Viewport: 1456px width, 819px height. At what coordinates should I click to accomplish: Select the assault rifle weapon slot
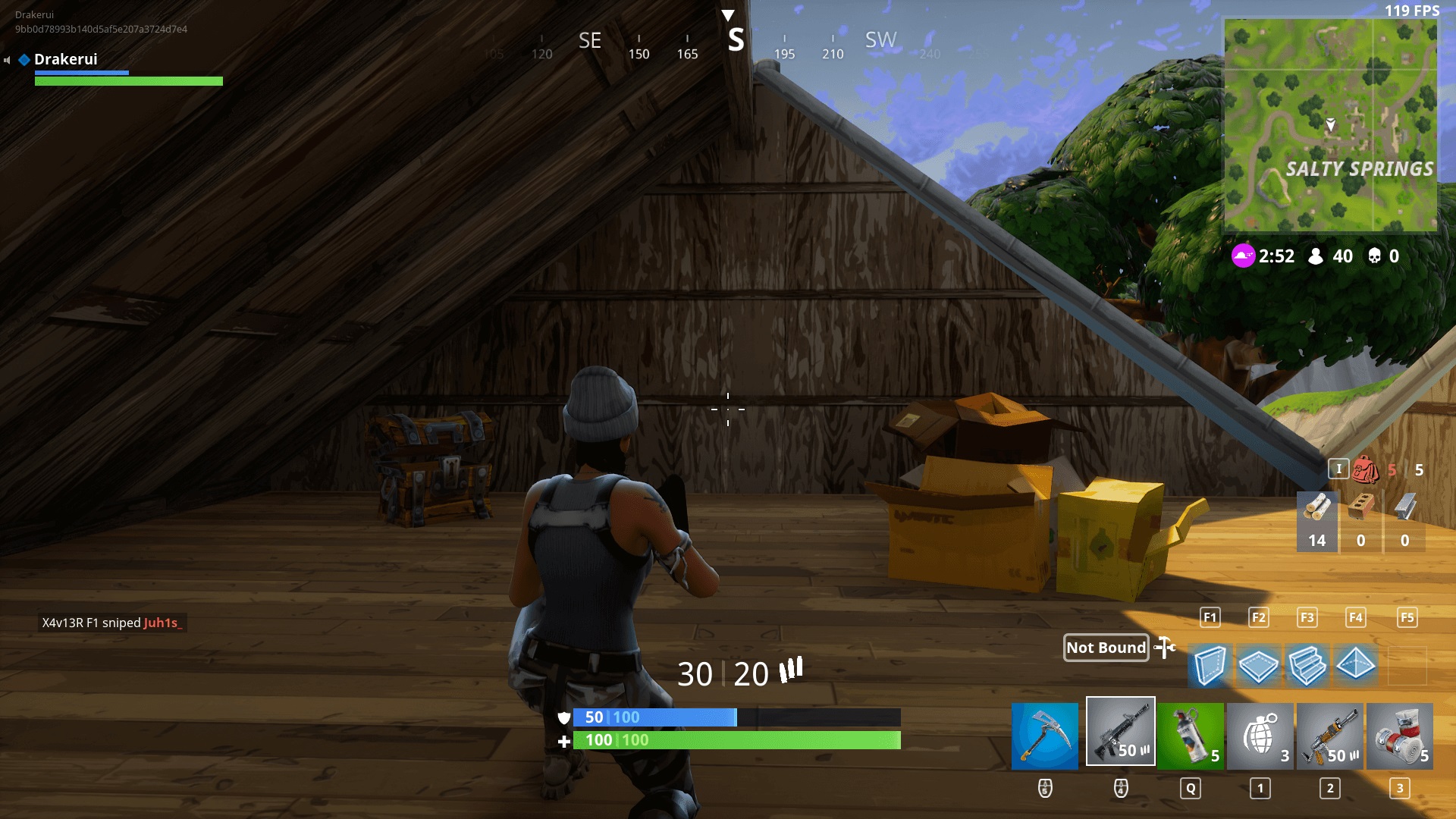click(1121, 731)
